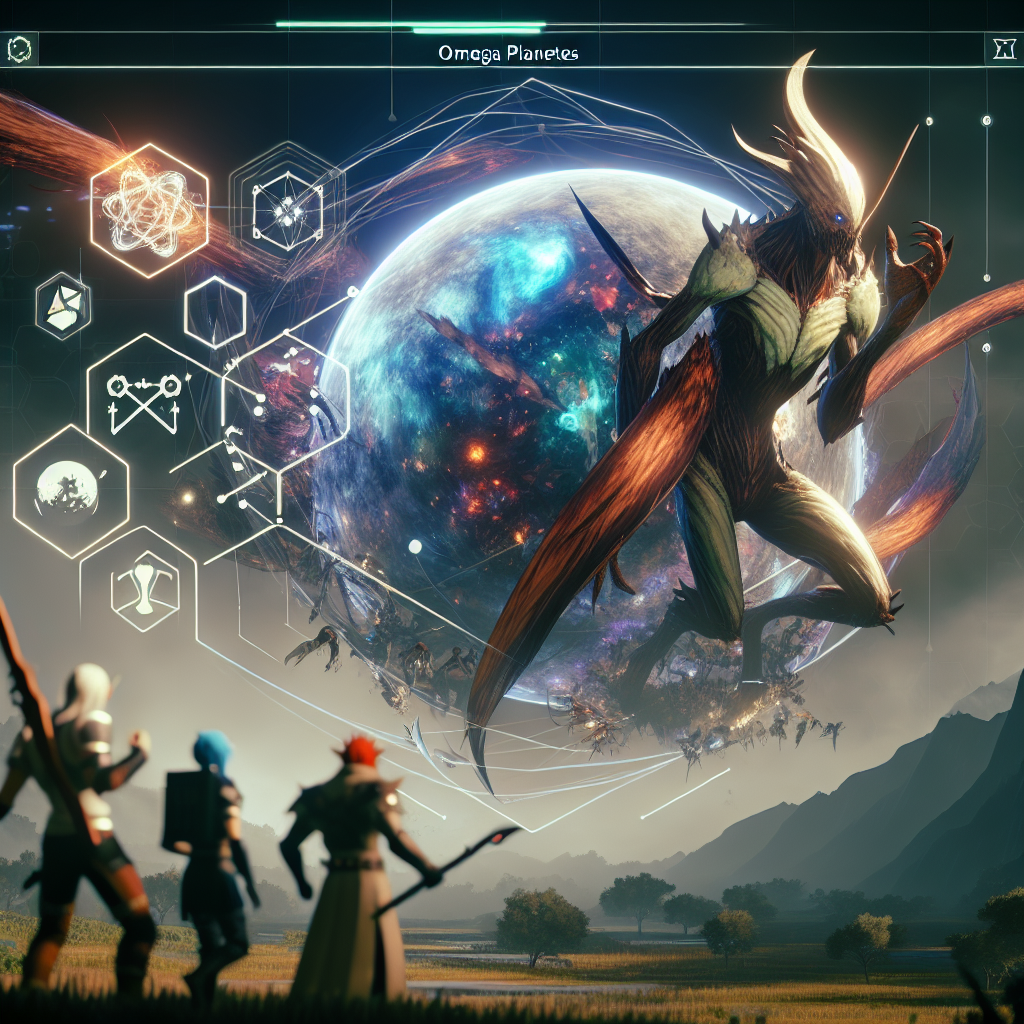
Task: Select the four-dot star diagram hexagon
Action: (x=286, y=206)
